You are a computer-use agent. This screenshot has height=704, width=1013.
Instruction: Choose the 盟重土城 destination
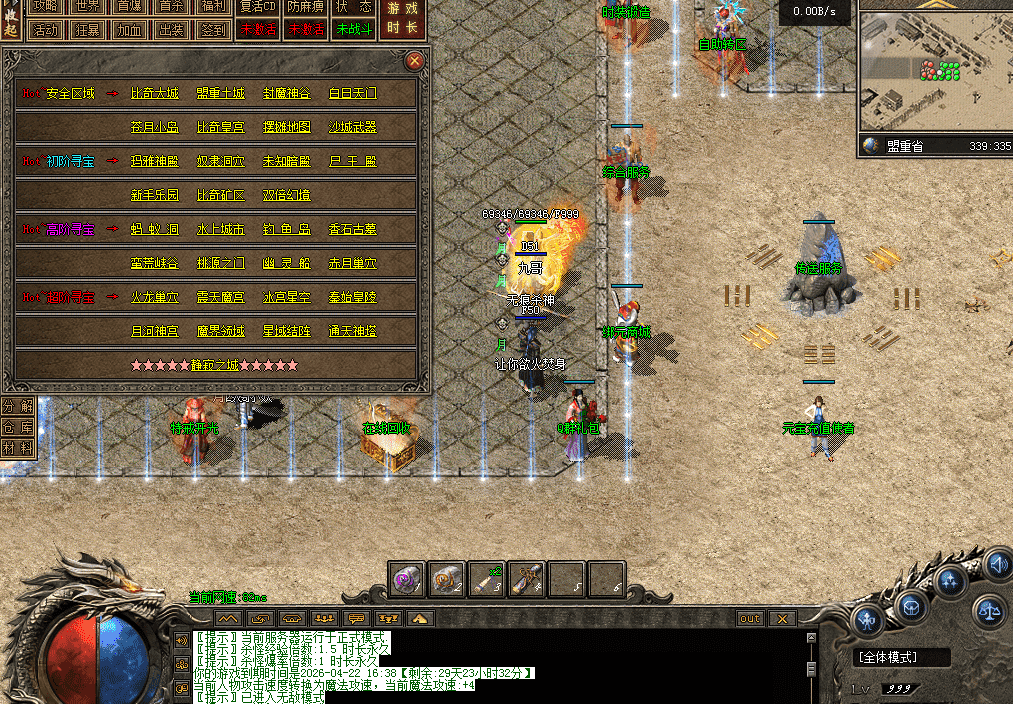220,94
